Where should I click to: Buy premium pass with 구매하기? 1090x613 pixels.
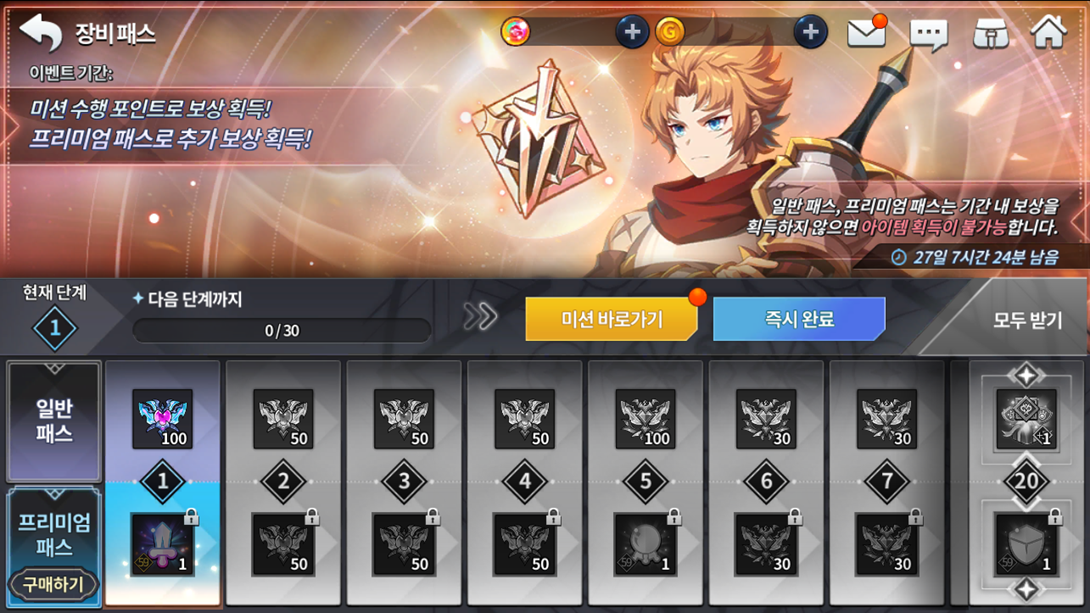[x=54, y=583]
